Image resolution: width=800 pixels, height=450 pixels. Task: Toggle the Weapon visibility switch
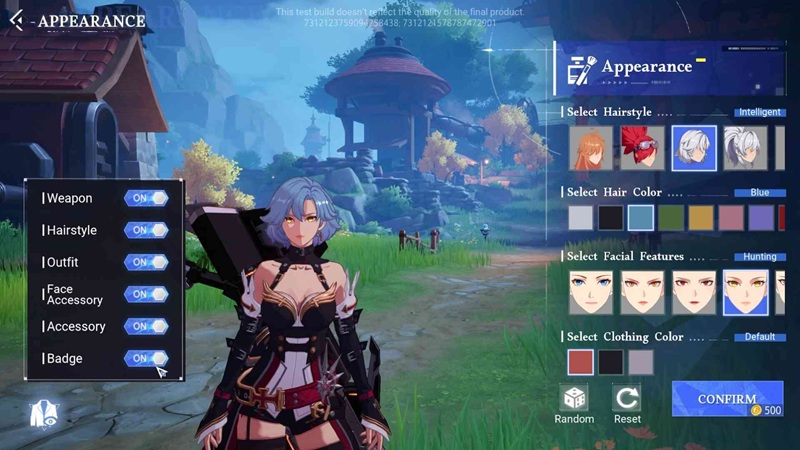point(146,198)
